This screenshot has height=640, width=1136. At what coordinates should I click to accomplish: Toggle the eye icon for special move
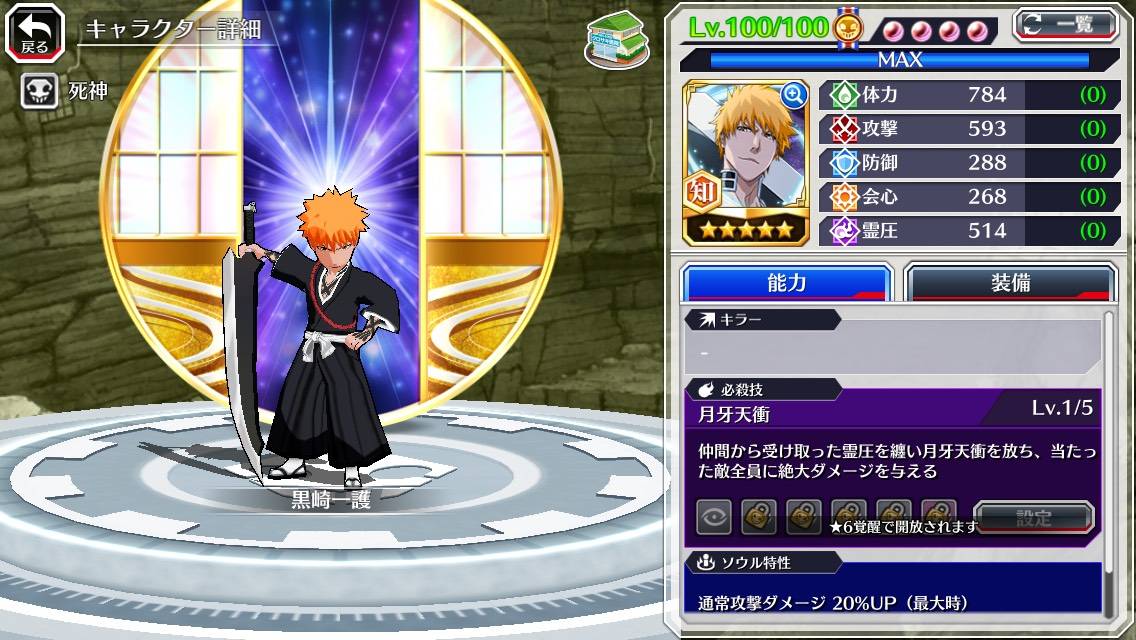coord(714,517)
